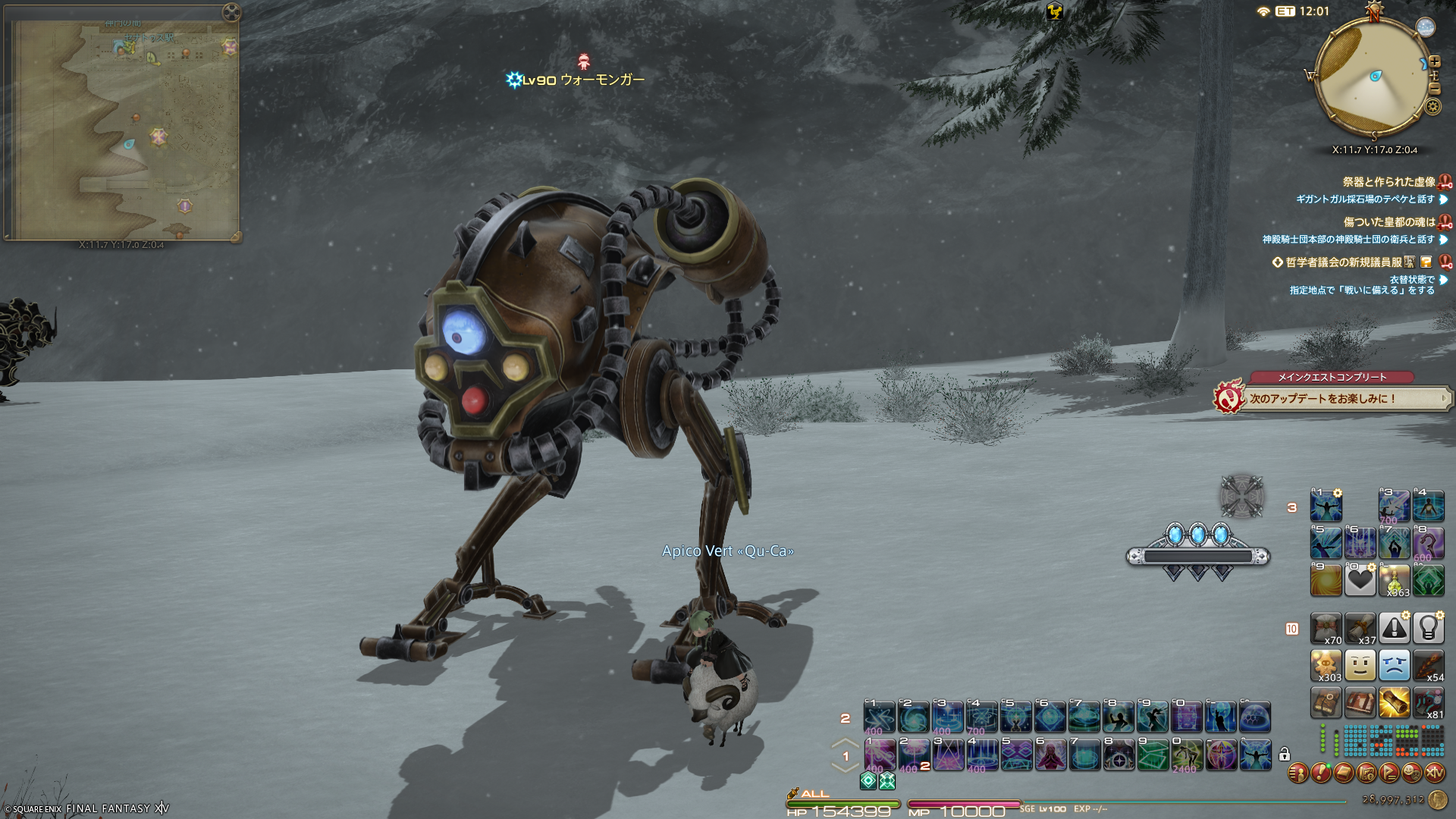Use the yellow potion item x363
1456x819 pixels.
[x=1394, y=581]
